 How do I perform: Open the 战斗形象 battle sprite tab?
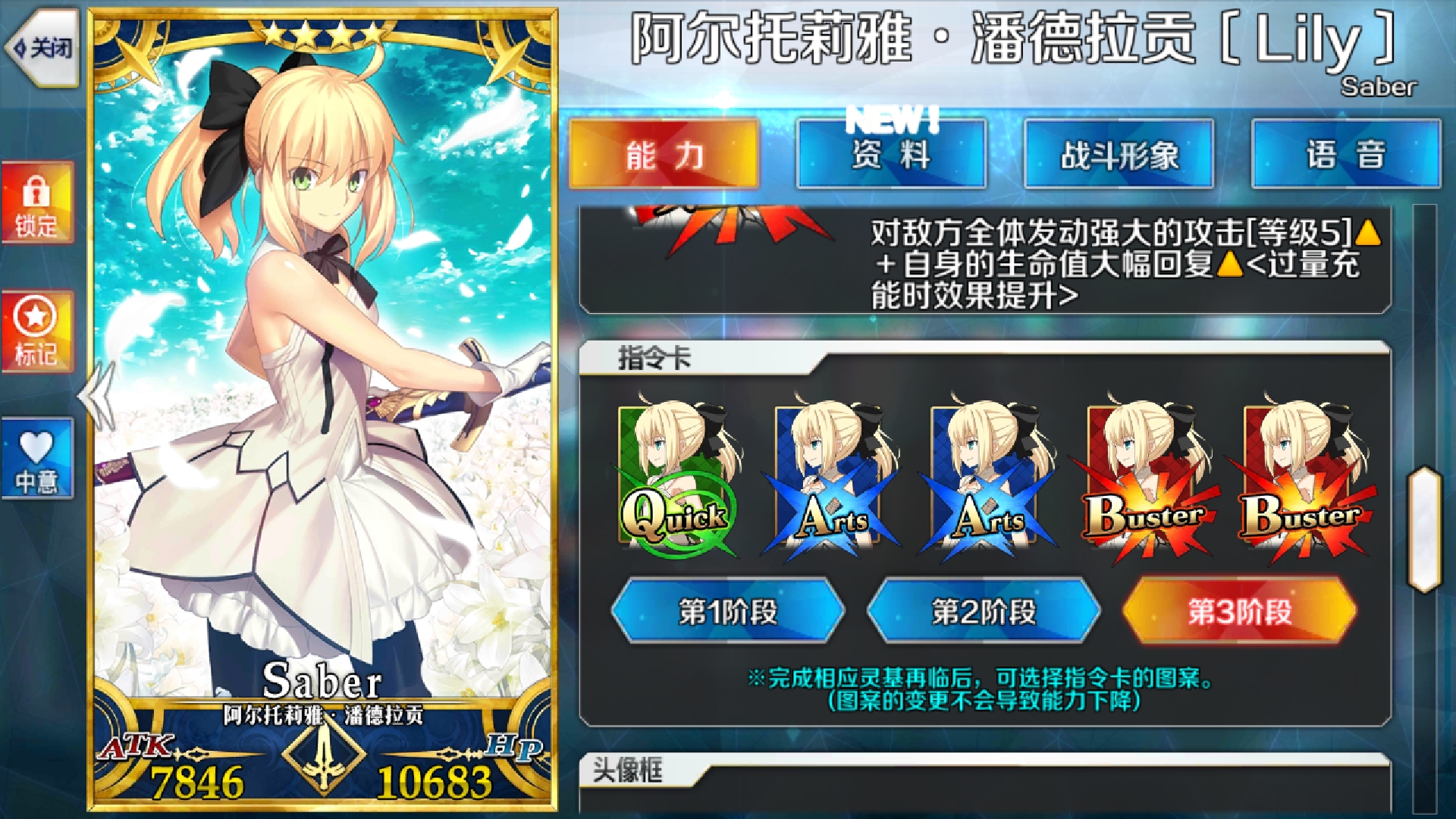[1119, 153]
